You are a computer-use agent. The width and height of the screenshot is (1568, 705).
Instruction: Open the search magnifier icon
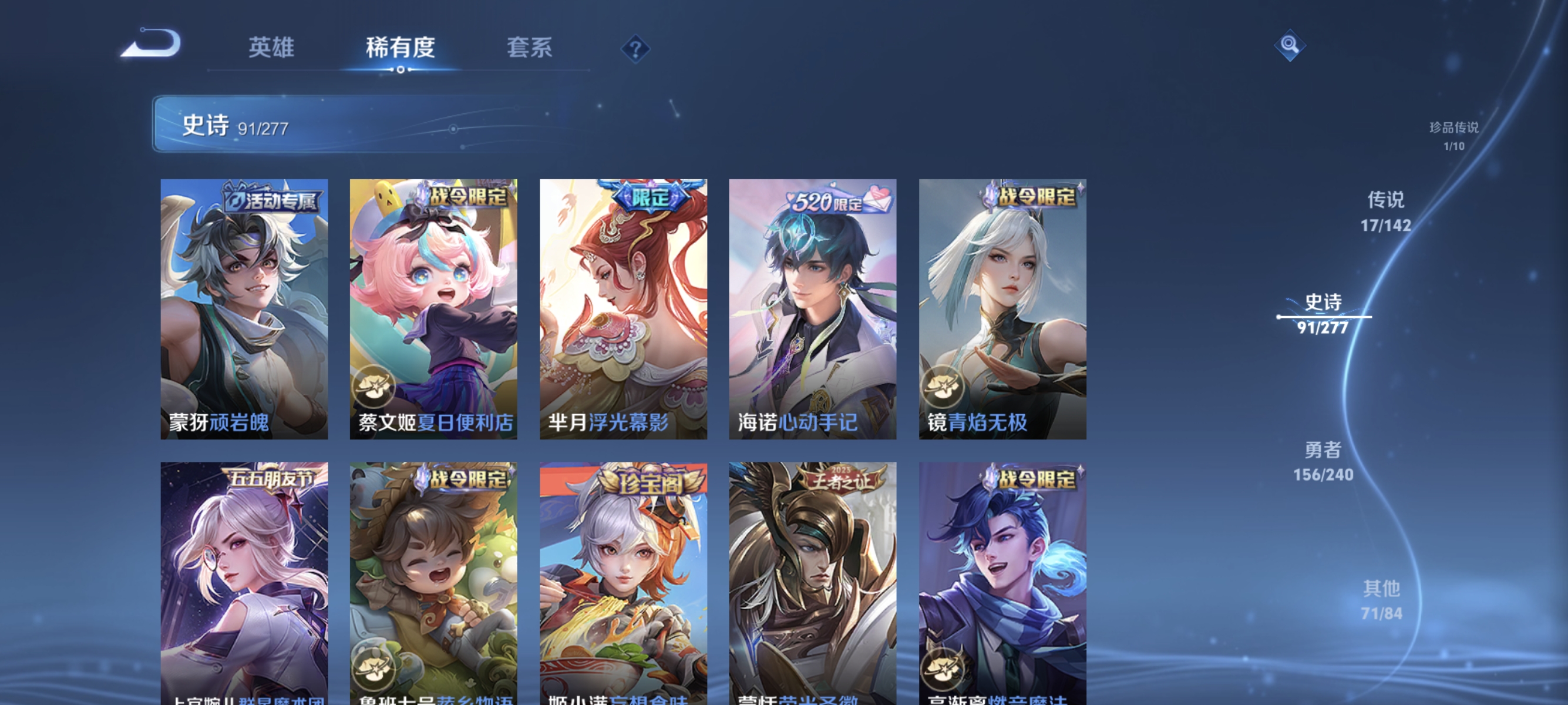1290,46
